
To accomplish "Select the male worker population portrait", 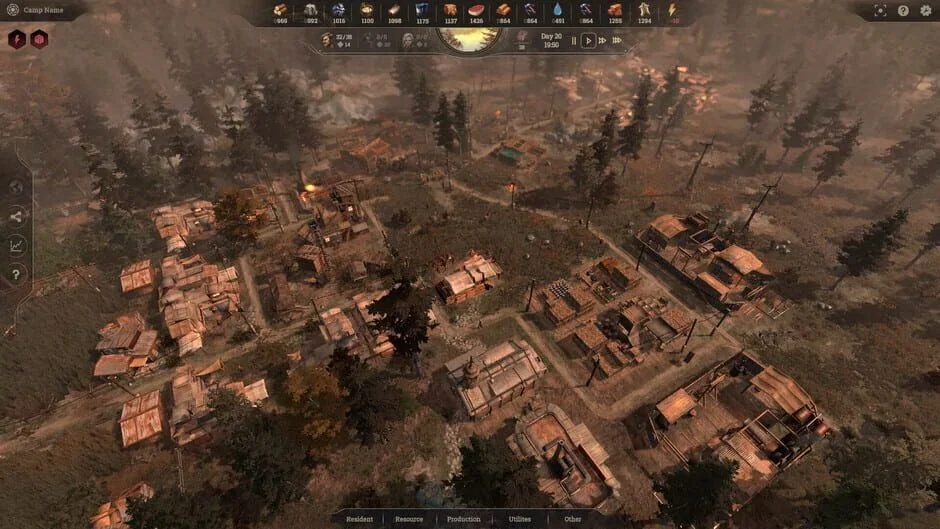I will tap(327, 40).
